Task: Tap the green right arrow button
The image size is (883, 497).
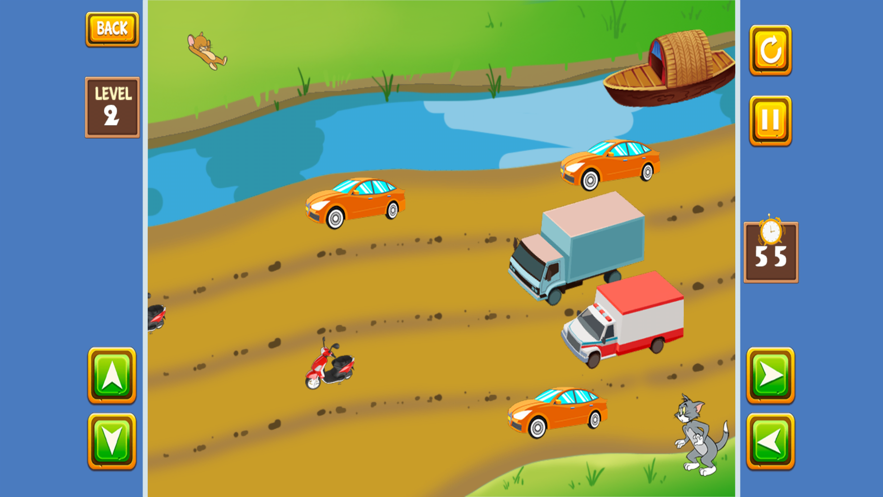Action: pyautogui.click(x=770, y=376)
